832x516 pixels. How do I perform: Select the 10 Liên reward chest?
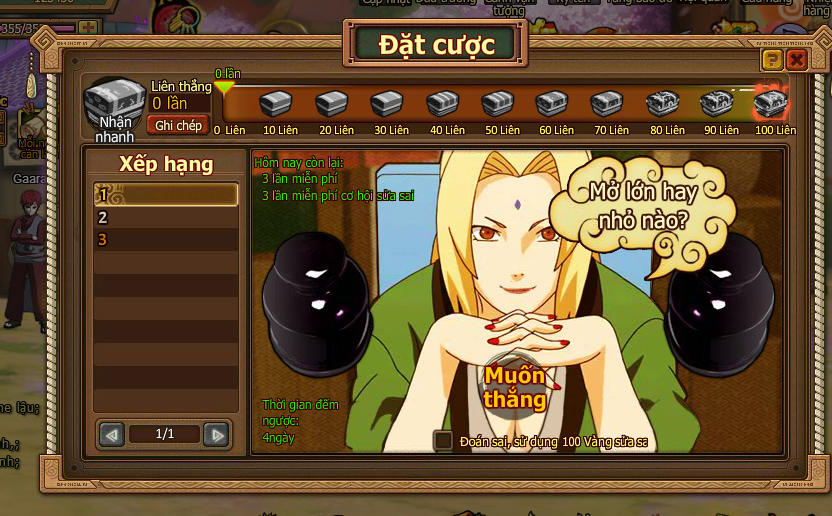click(x=280, y=104)
